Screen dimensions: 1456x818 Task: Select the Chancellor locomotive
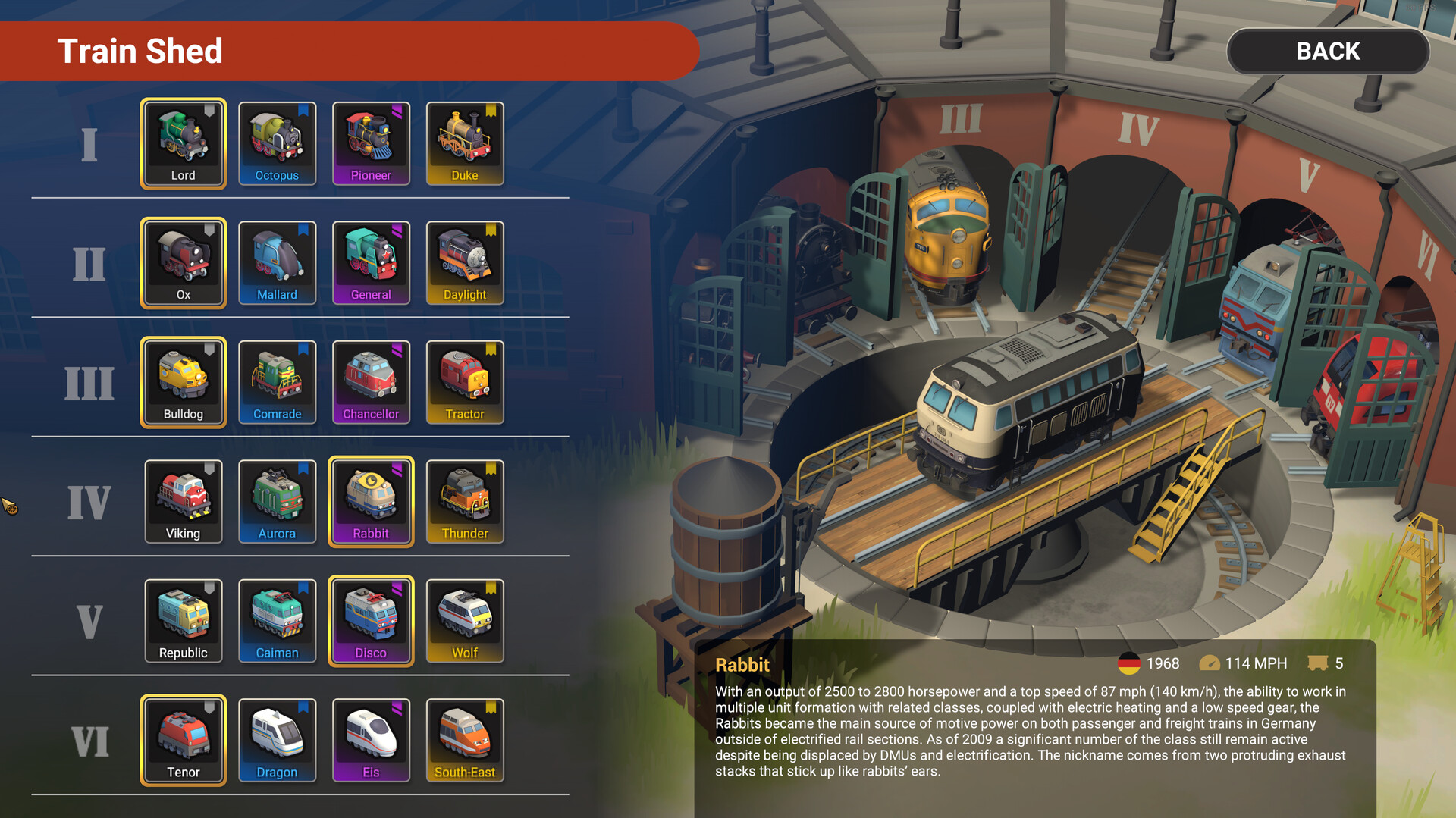pyautogui.click(x=371, y=383)
